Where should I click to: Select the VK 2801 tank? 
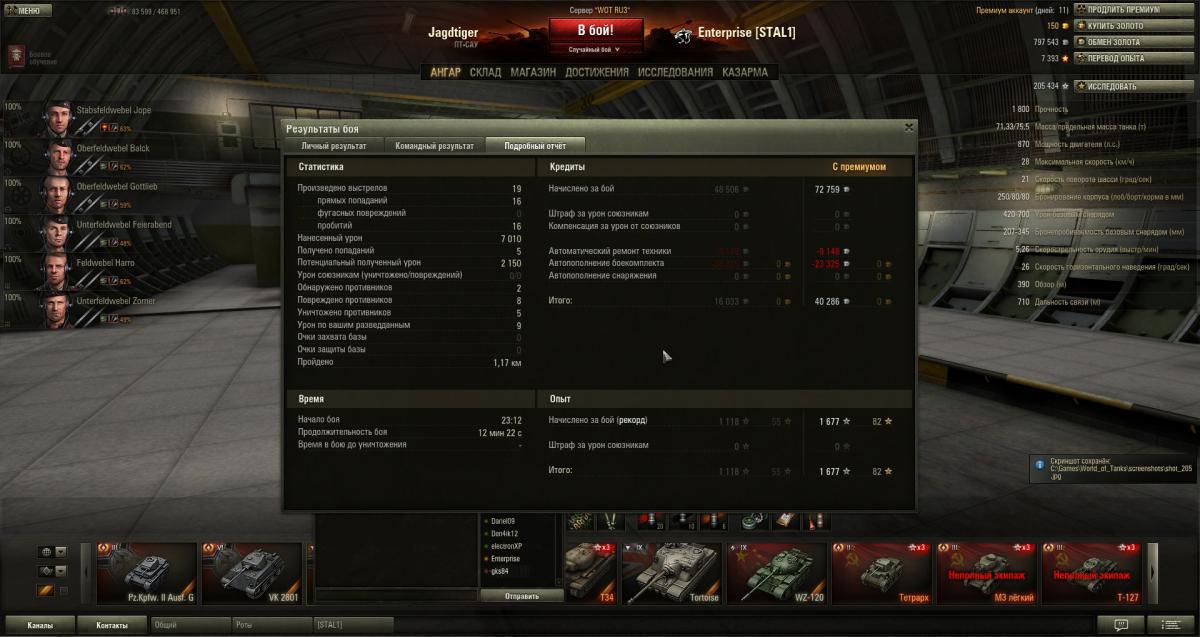click(251, 574)
